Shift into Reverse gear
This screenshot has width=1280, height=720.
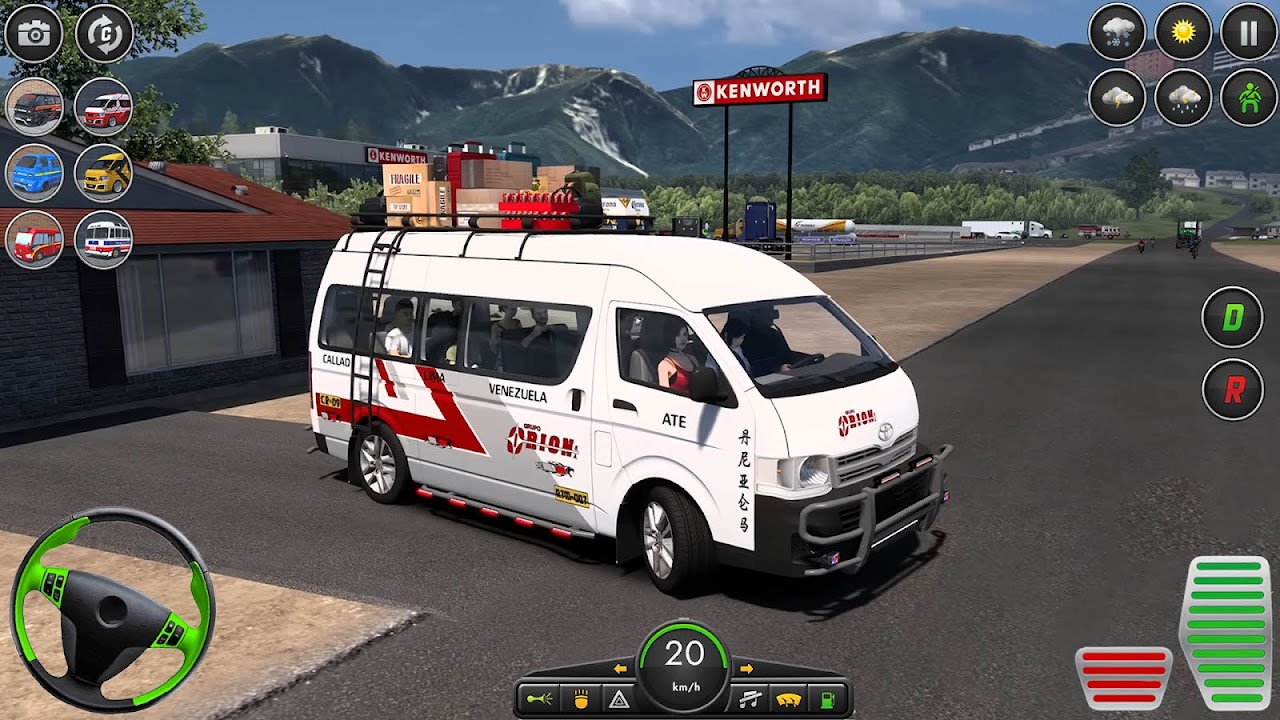pos(1232,390)
